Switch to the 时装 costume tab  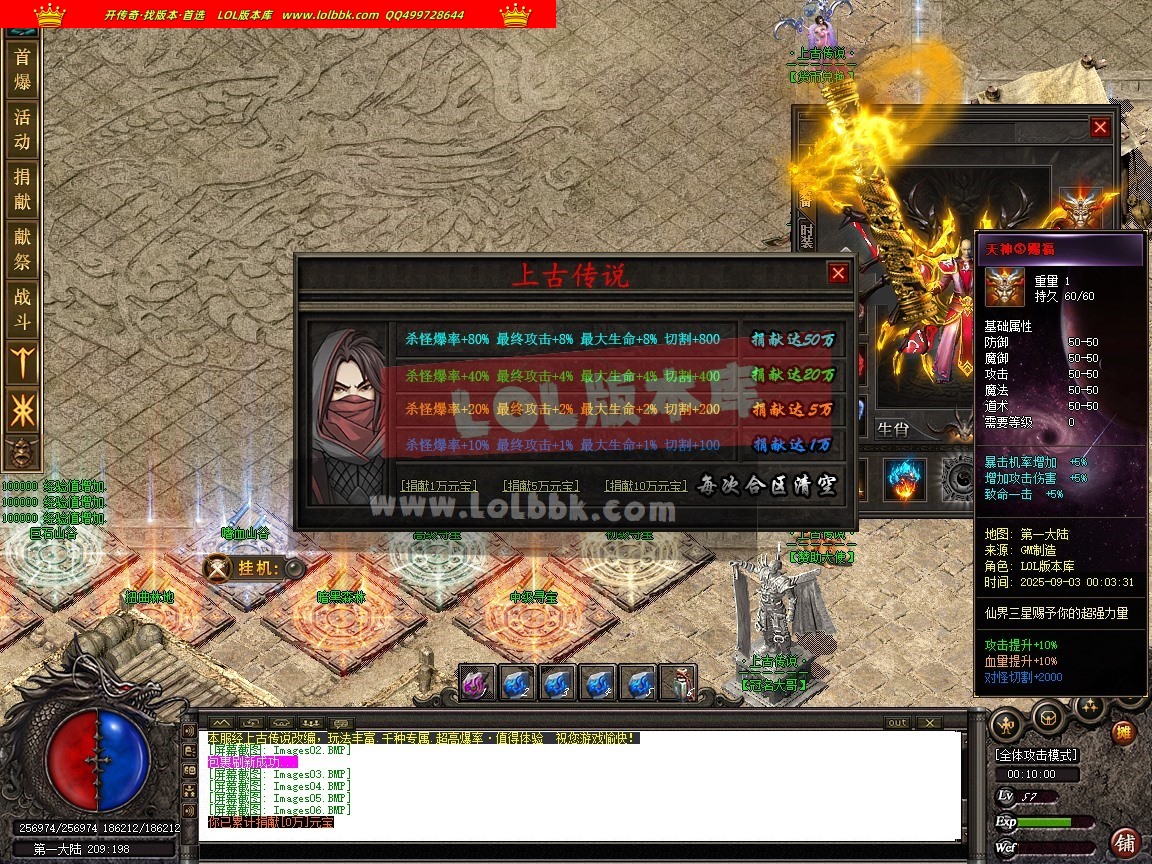pos(806,237)
